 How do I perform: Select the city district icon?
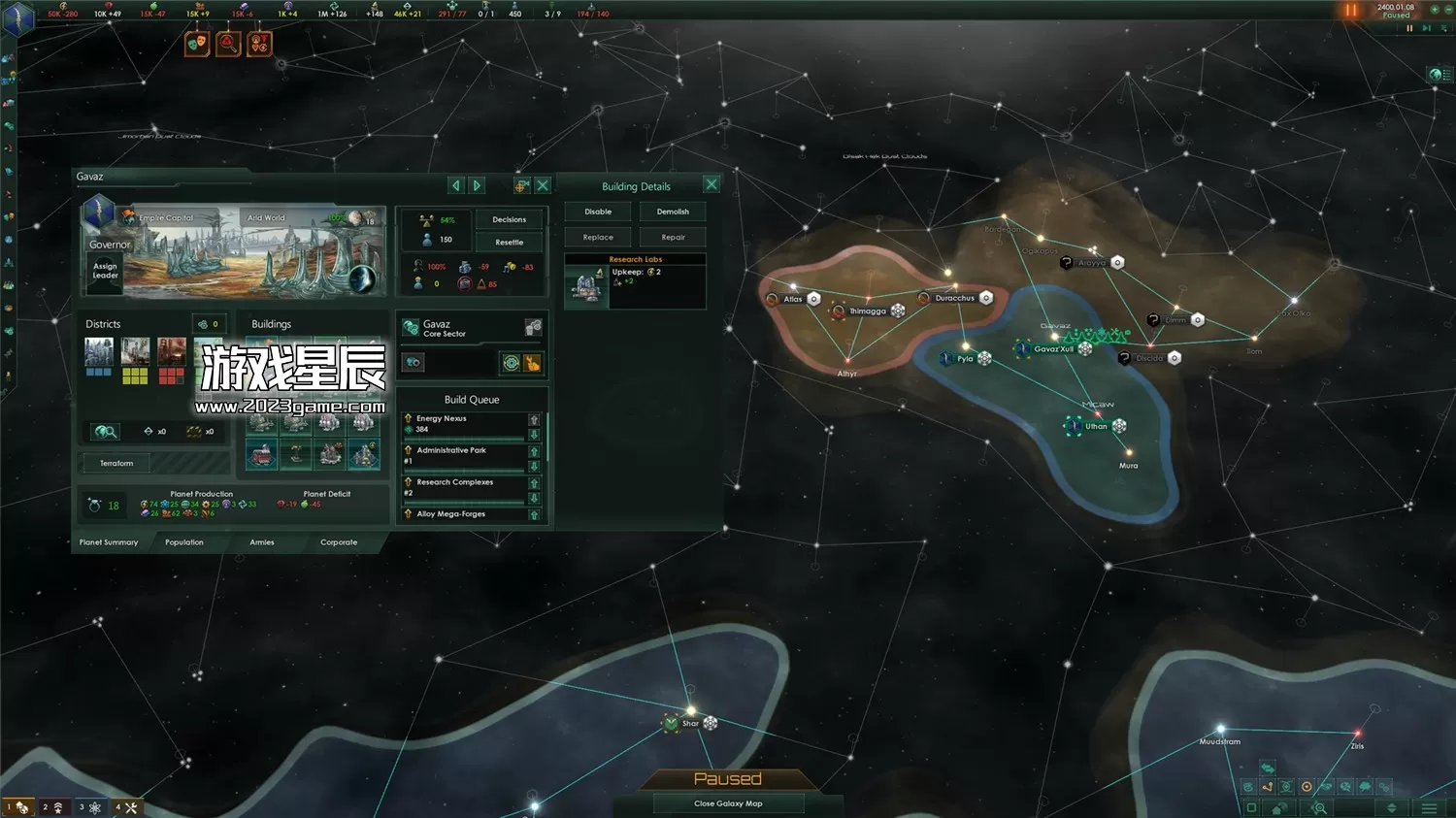(99, 350)
